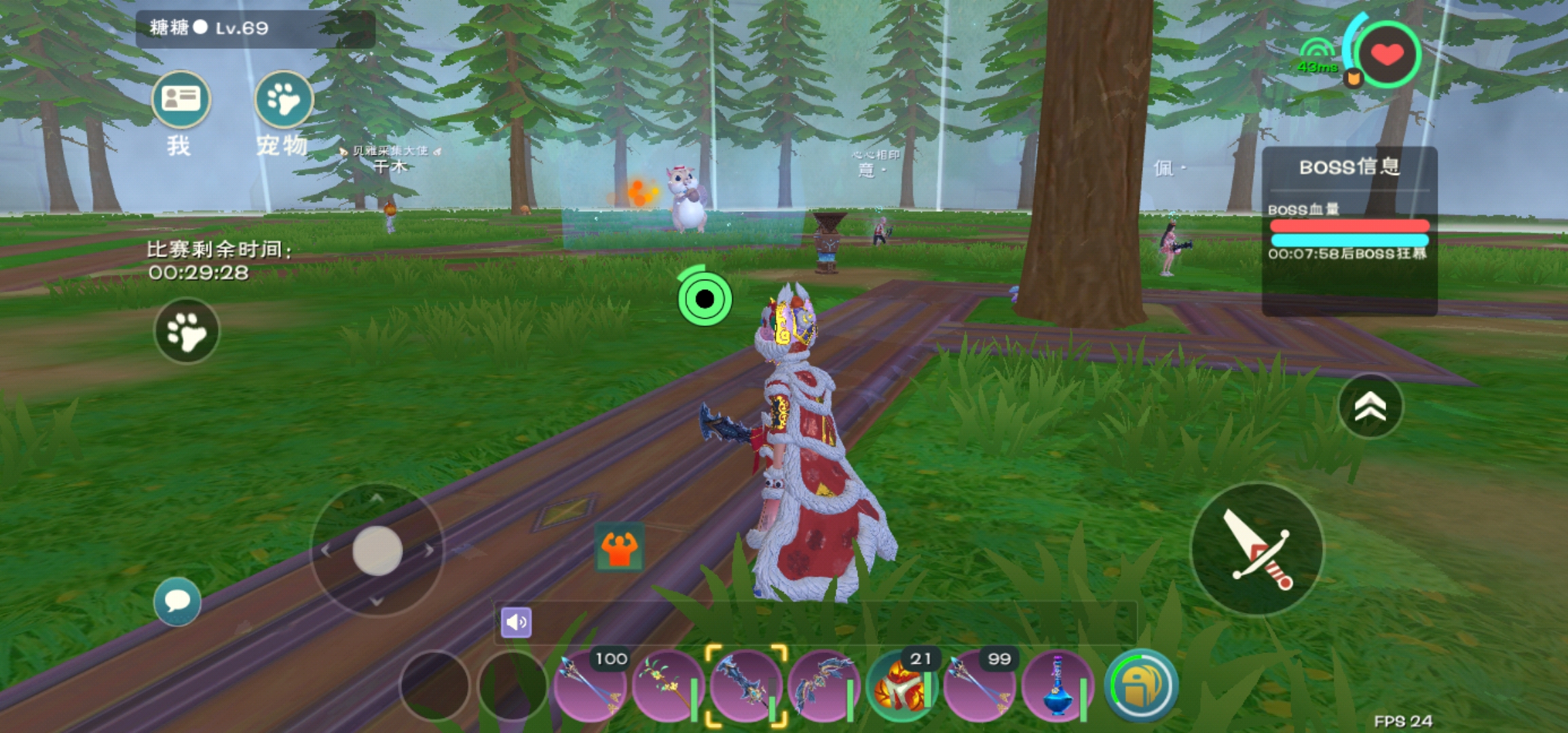Open the 我 profile card button
The height and width of the screenshot is (733, 1568).
point(181,100)
